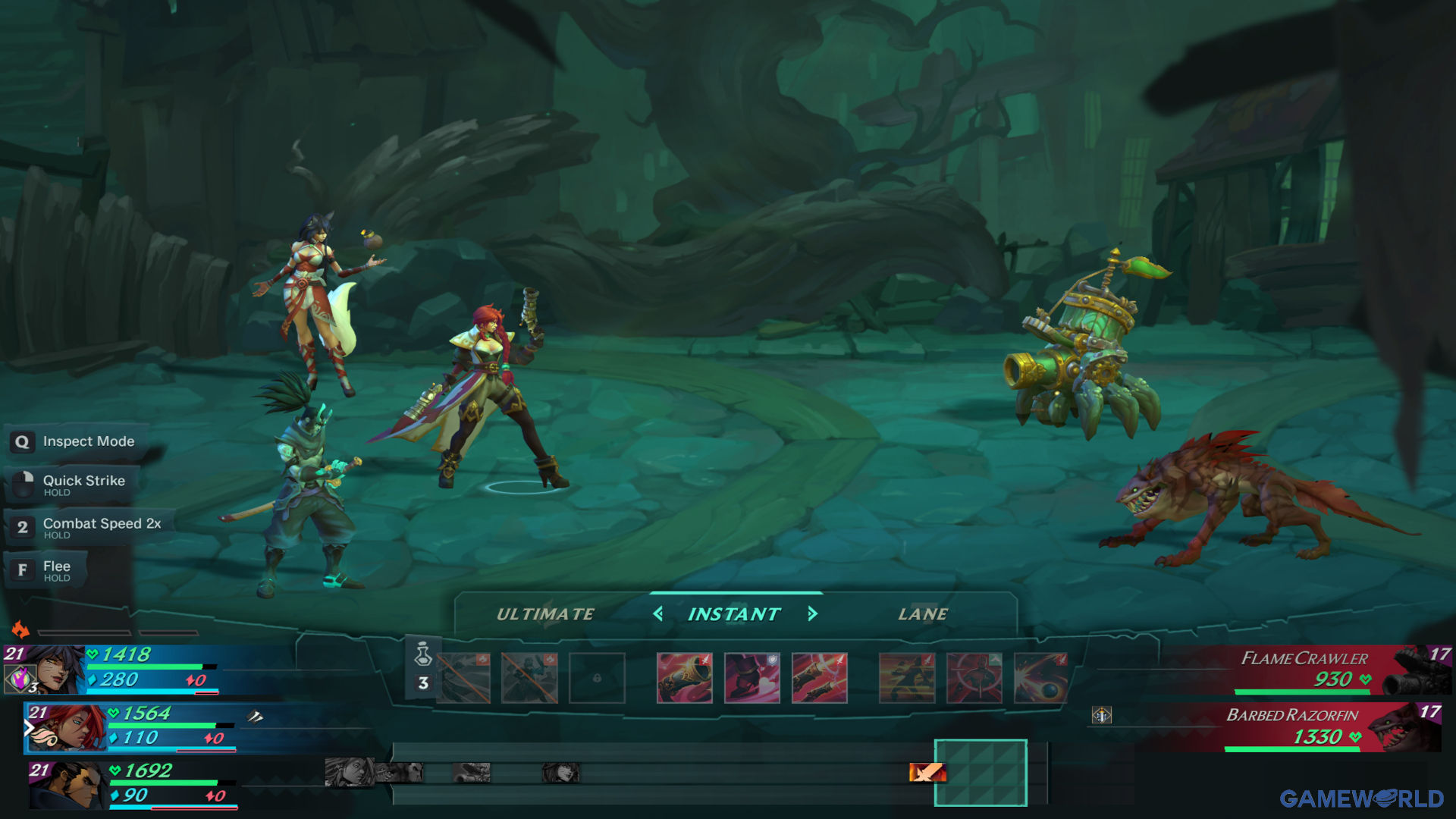Pick the crosshair target lane ability
The image size is (1456, 819).
pyautogui.click(x=974, y=678)
